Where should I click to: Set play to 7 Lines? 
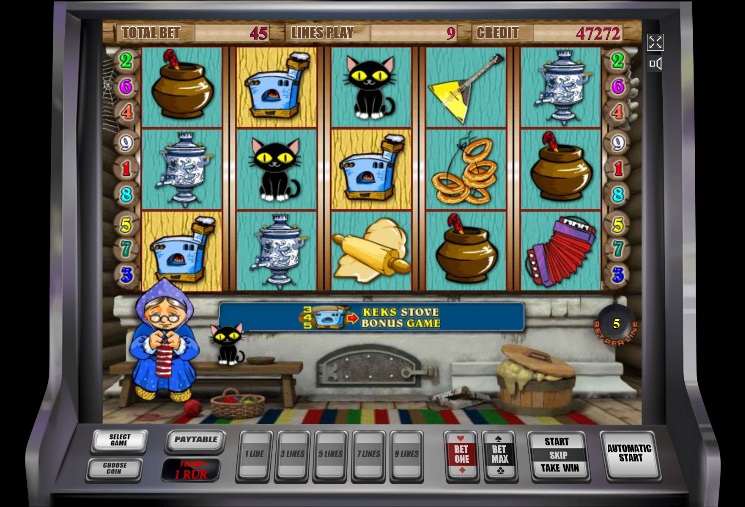(368, 455)
